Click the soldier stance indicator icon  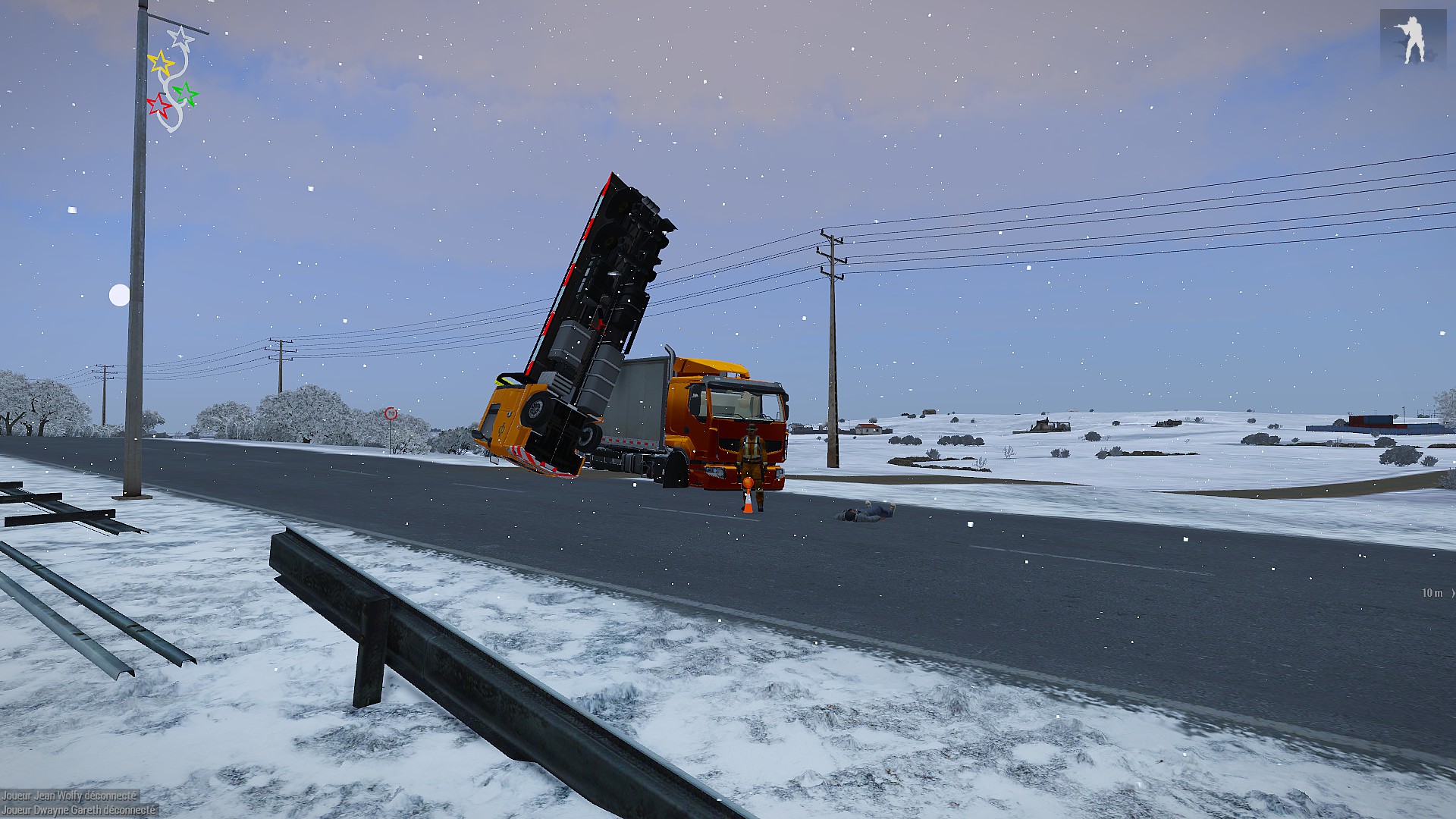[x=1412, y=37]
